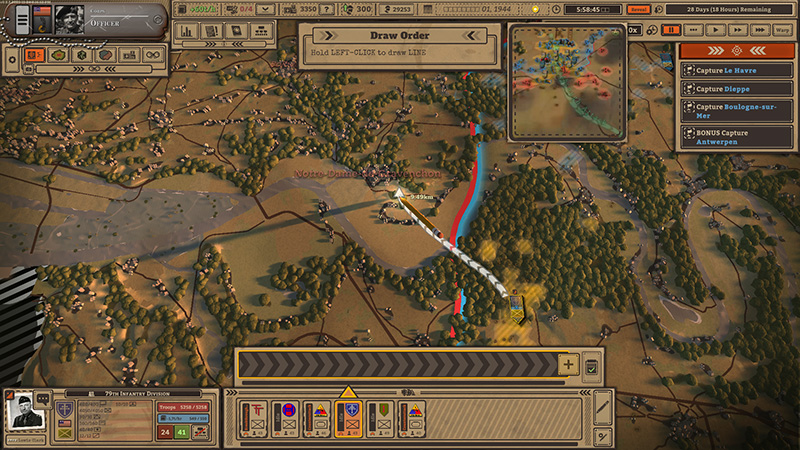Image resolution: width=800 pixels, height=450 pixels.
Task: Set game speed to fast forward
Action: pyautogui.click(x=736, y=30)
